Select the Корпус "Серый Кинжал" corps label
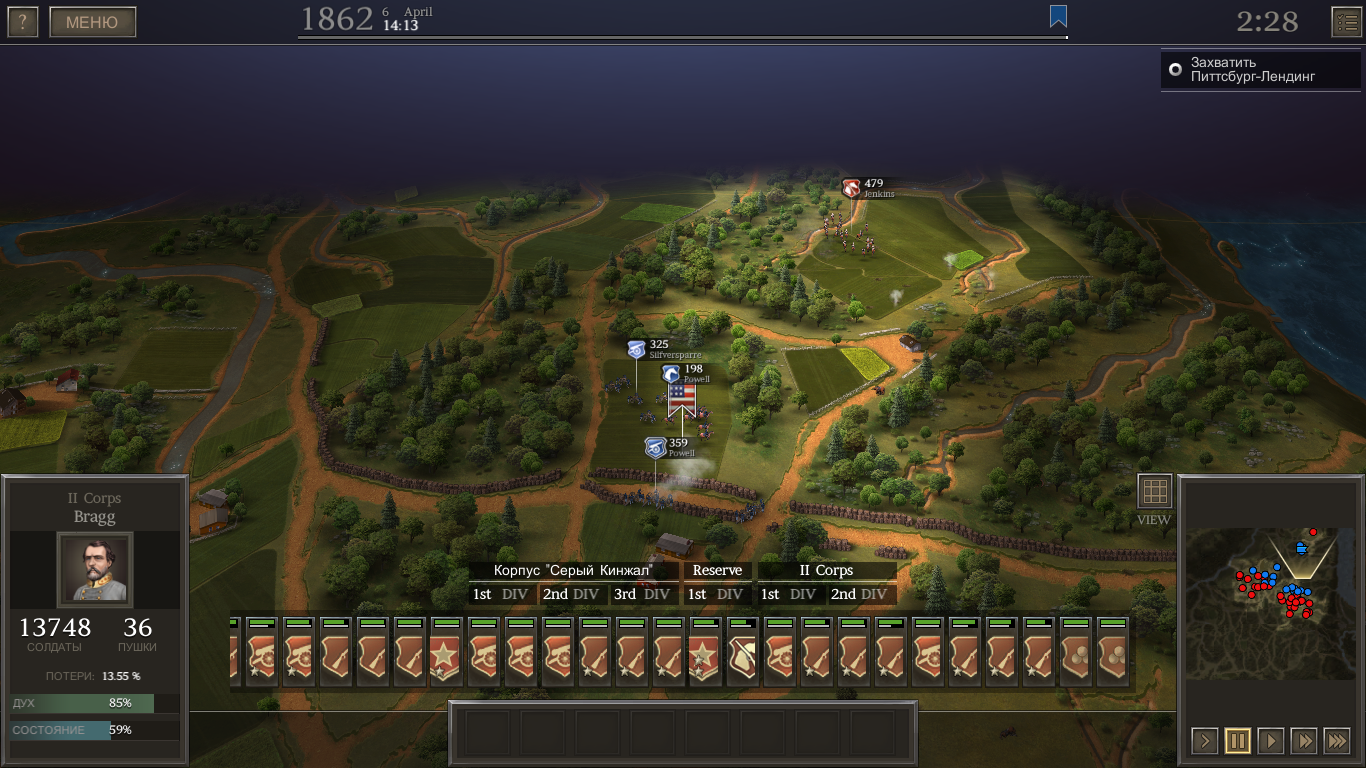This screenshot has height=768, width=1366. 573,570
